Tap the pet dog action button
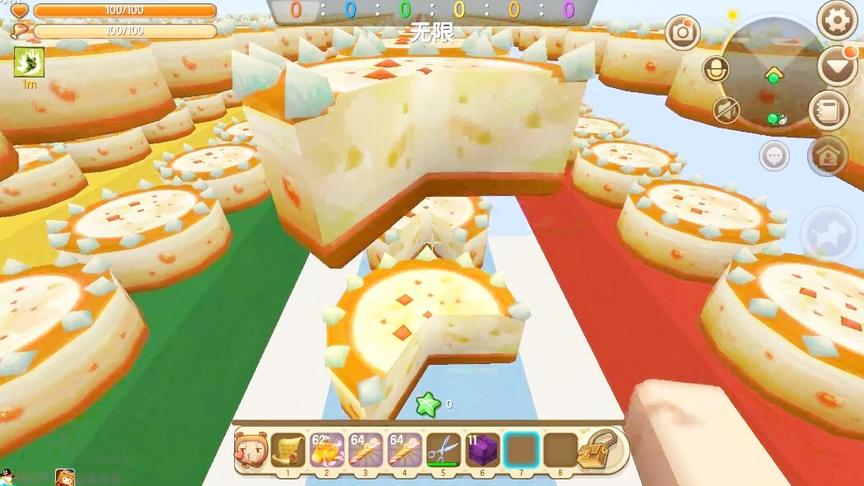This screenshot has width=864, height=486. [x=829, y=235]
